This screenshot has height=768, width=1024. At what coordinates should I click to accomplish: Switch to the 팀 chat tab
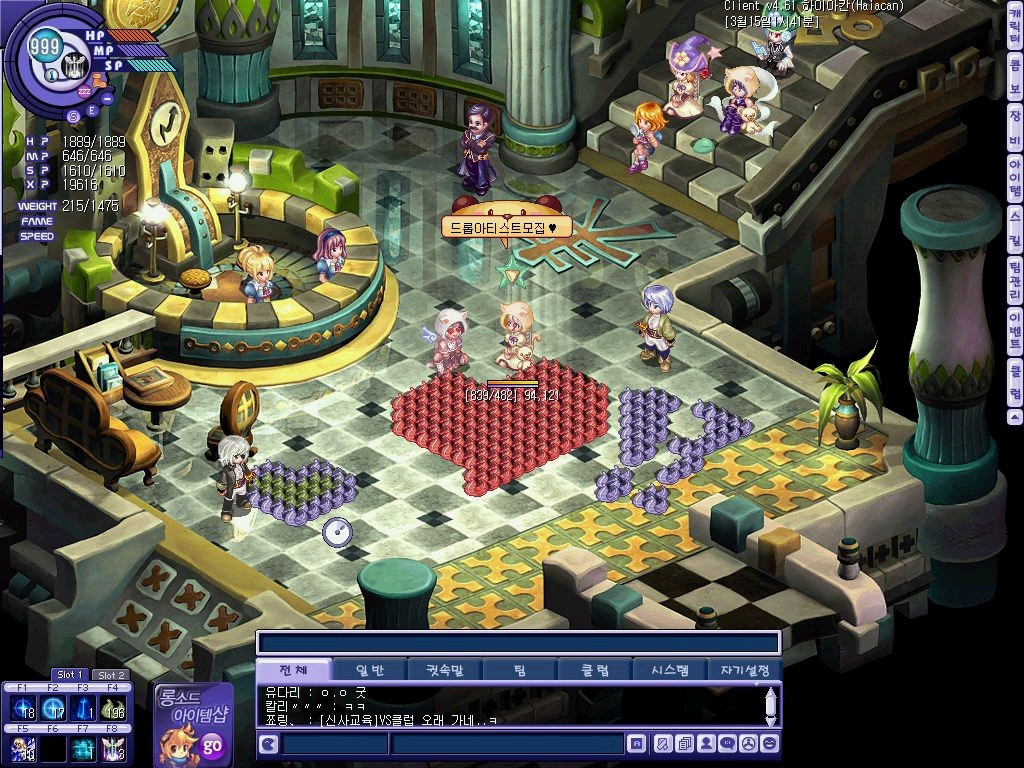[x=520, y=670]
